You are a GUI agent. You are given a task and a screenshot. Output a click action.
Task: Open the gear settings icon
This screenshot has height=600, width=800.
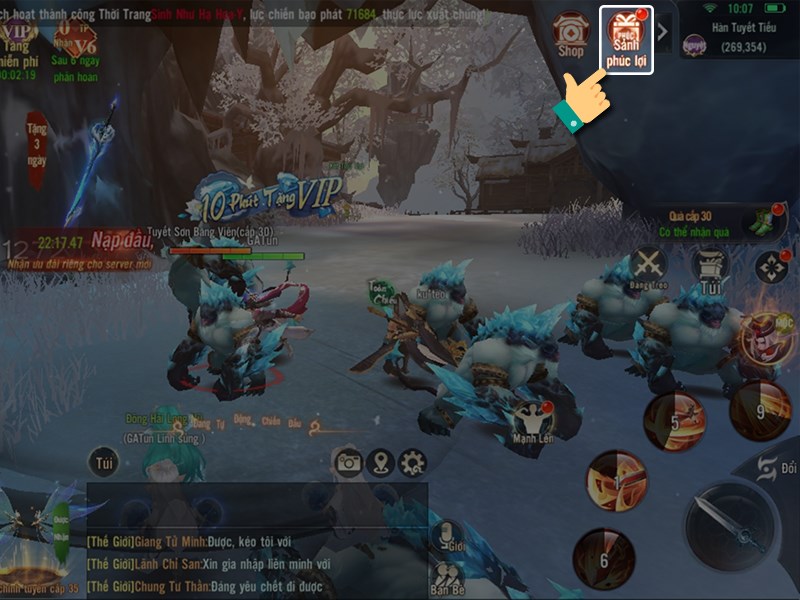(x=411, y=462)
